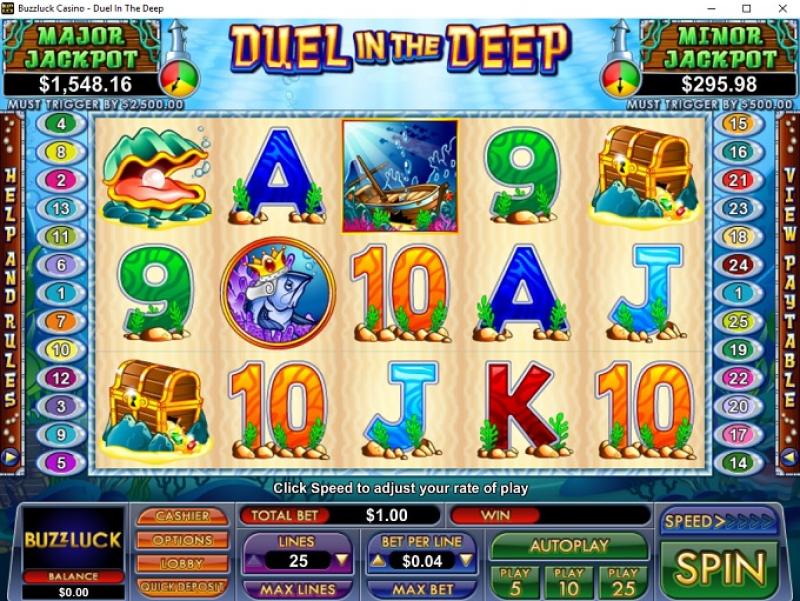The height and width of the screenshot is (601, 800).
Task: Open the Options menu
Action: click(183, 540)
